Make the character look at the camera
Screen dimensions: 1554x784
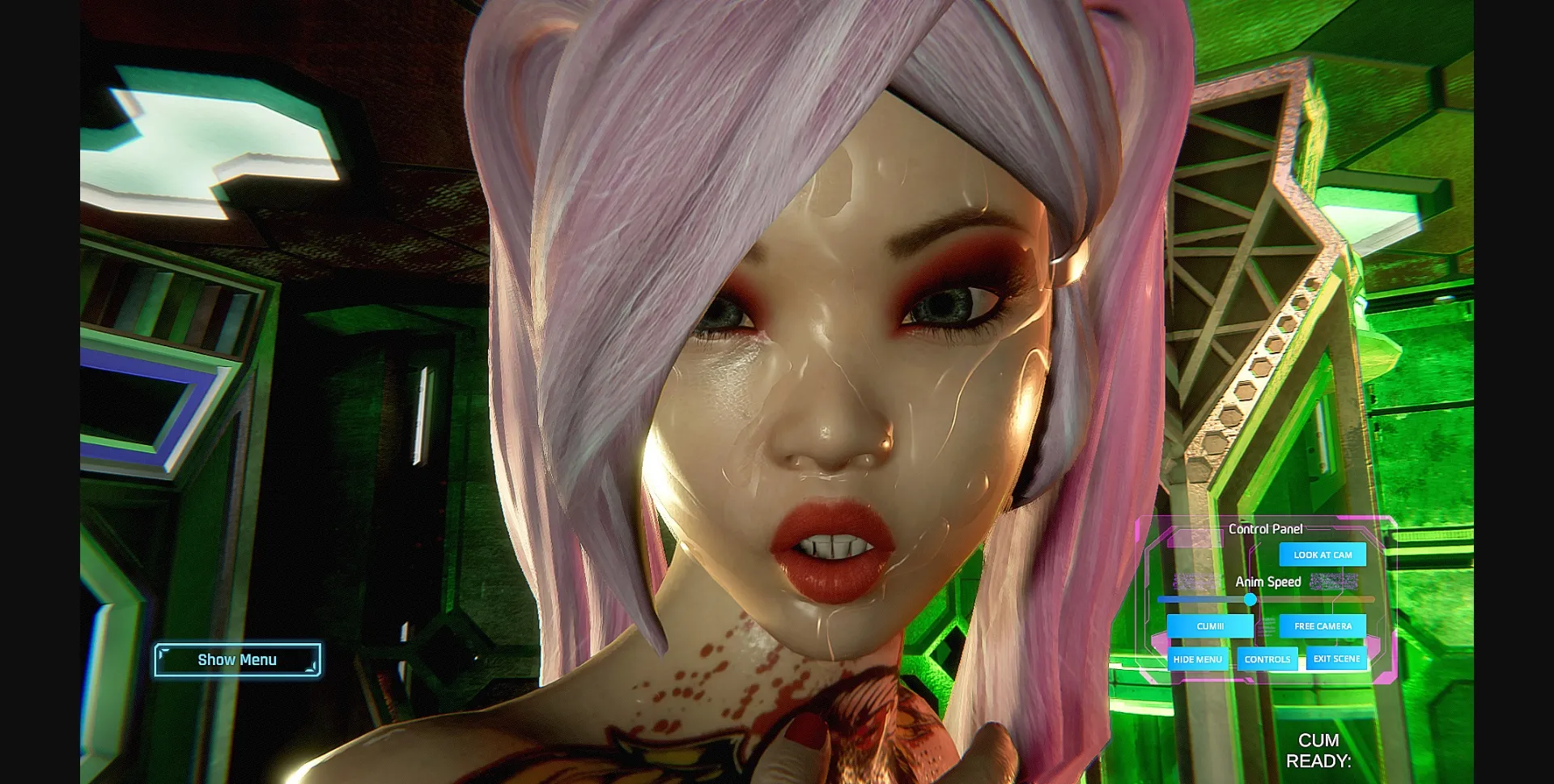point(1323,554)
